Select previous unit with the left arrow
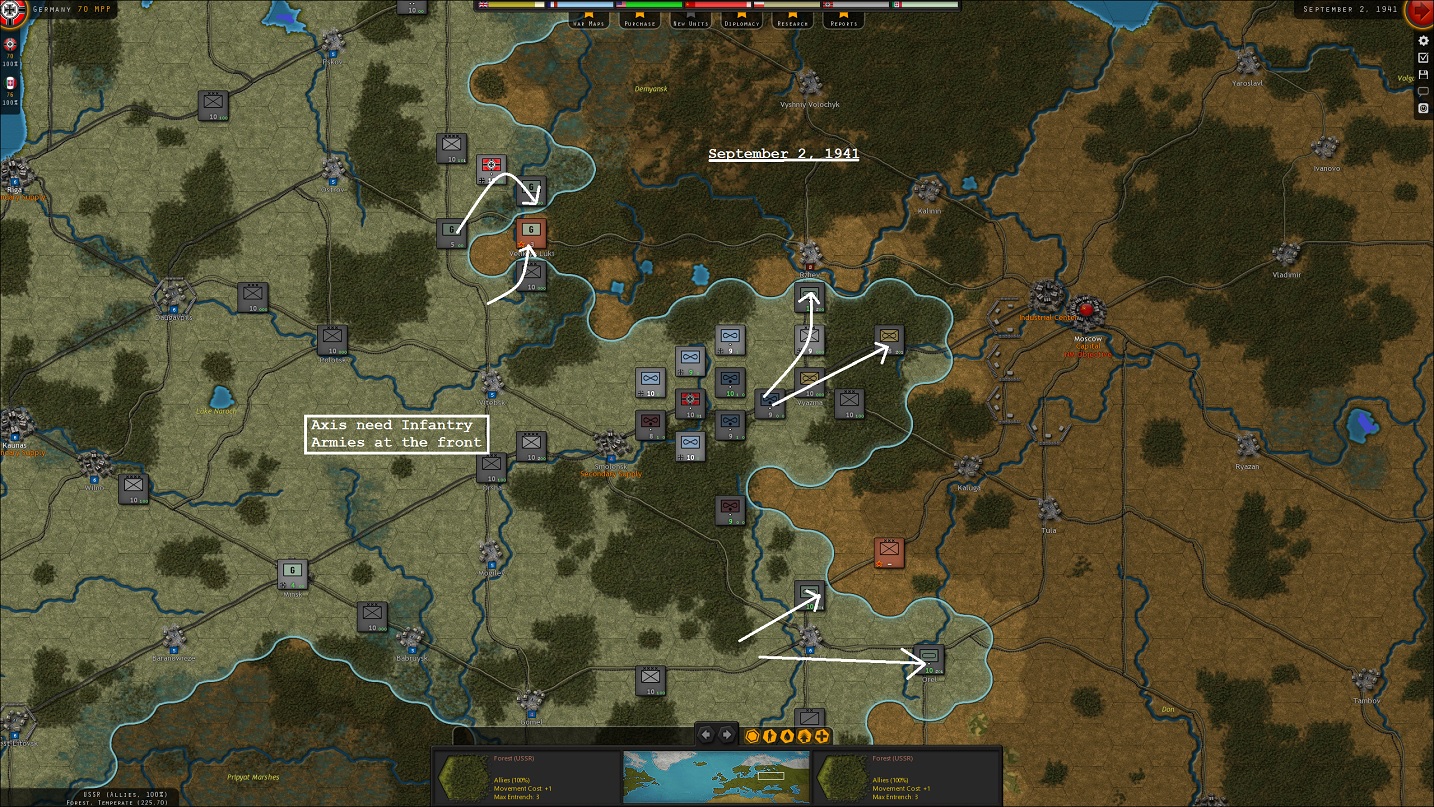Image resolution: width=1434 pixels, height=807 pixels. (x=706, y=735)
